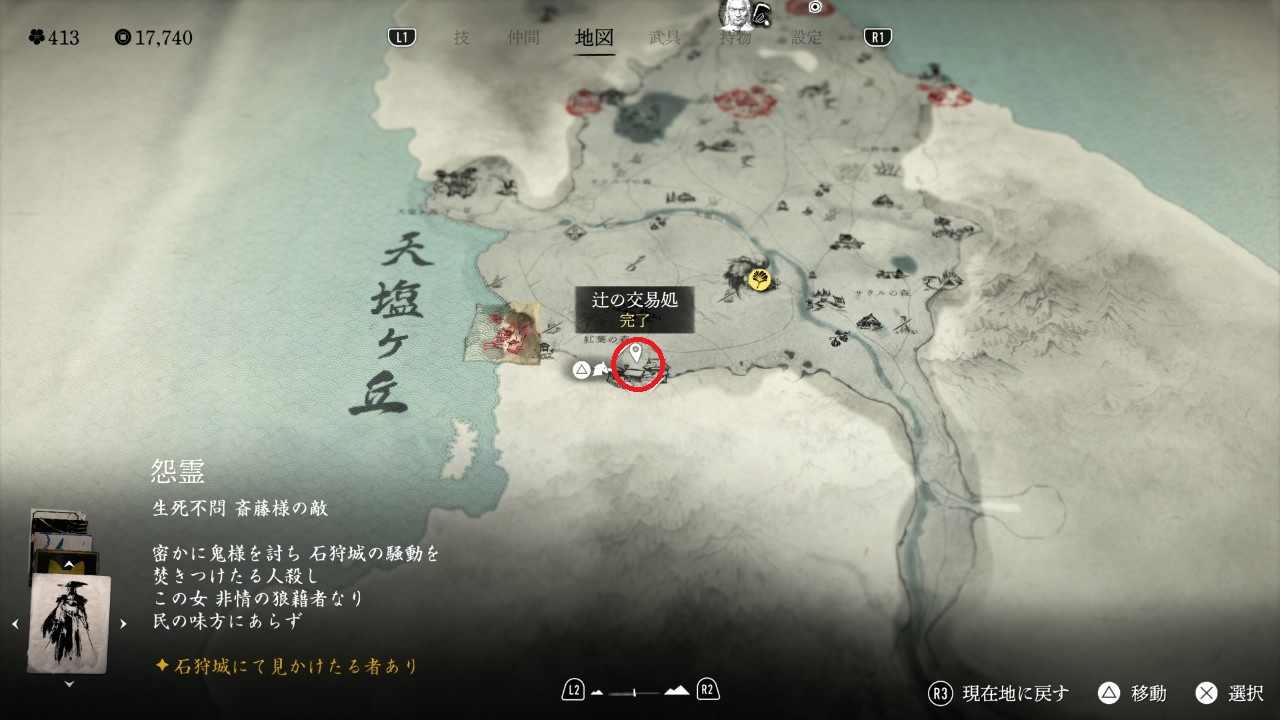Select the blood-stained map piece marker
This screenshot has height=720, width=1280.
(509, 333)
